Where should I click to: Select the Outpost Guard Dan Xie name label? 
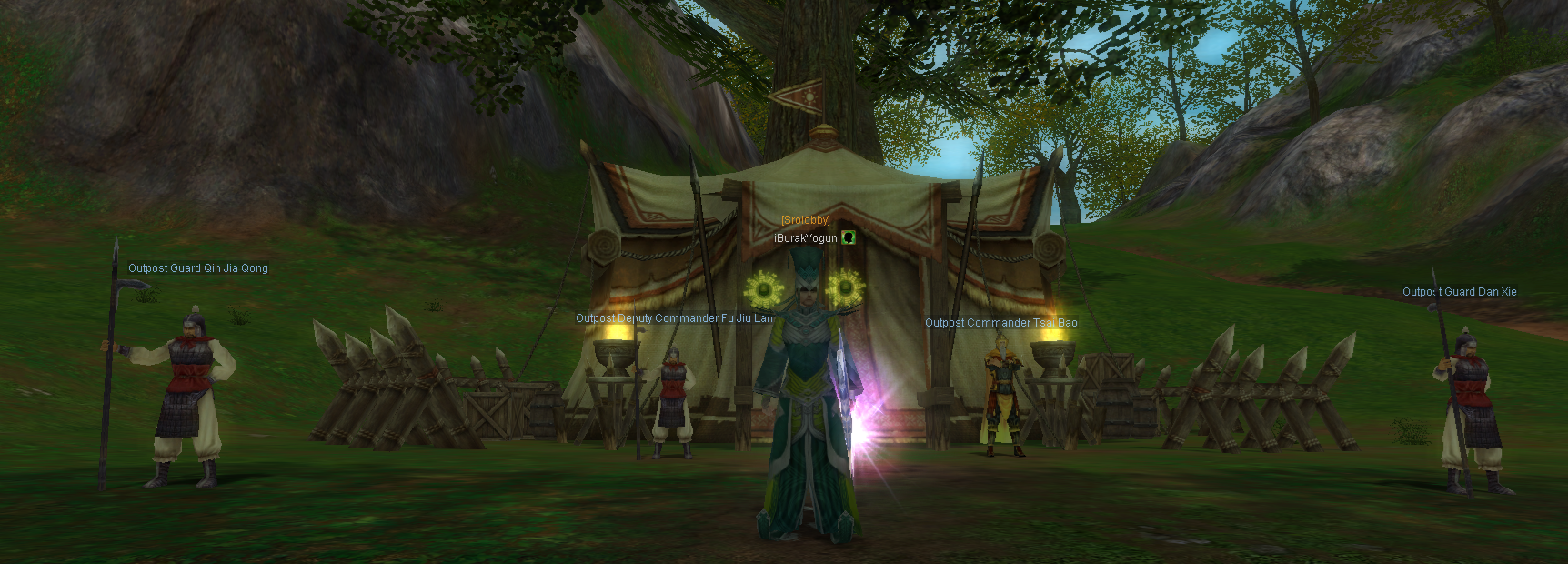pos(1459,292)
